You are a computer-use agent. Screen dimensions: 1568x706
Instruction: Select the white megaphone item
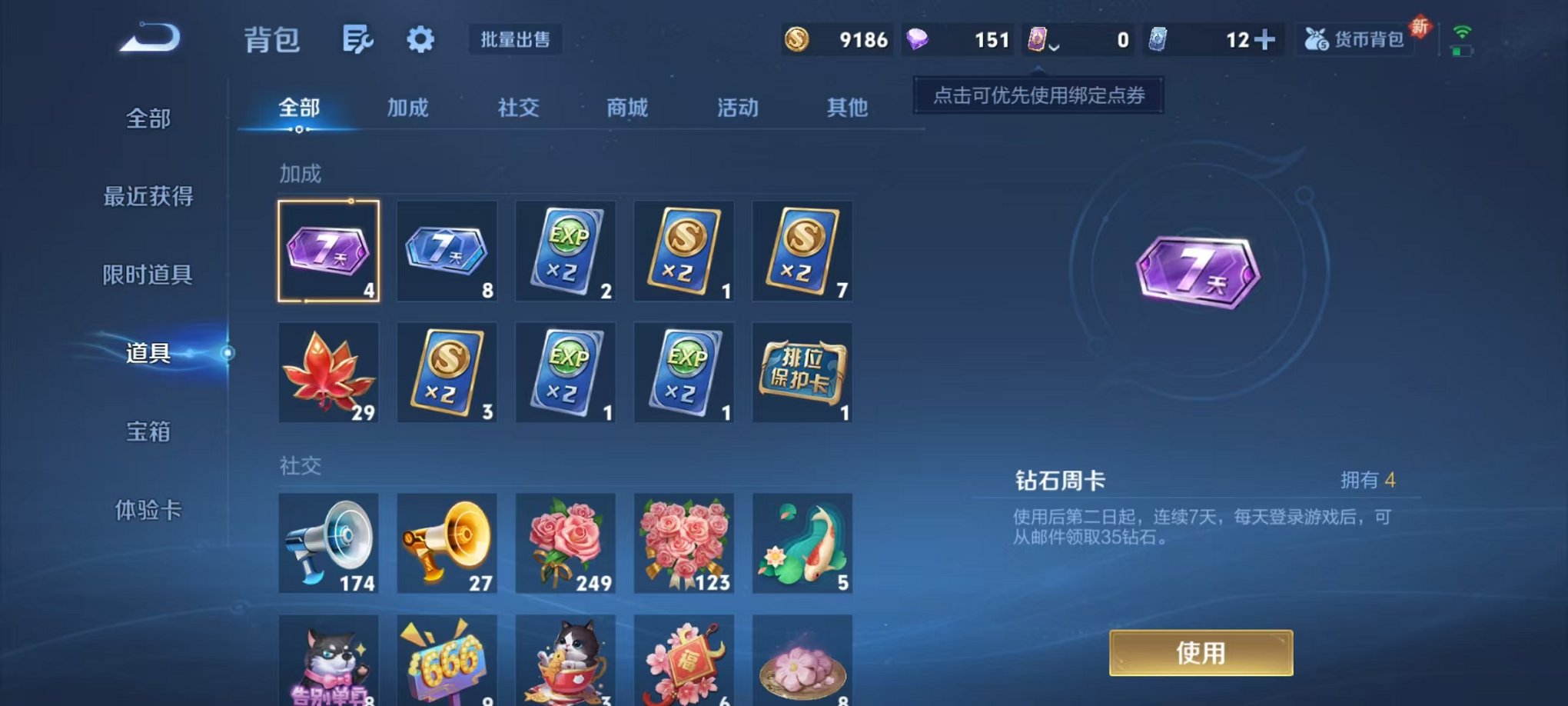click(329, 544)
